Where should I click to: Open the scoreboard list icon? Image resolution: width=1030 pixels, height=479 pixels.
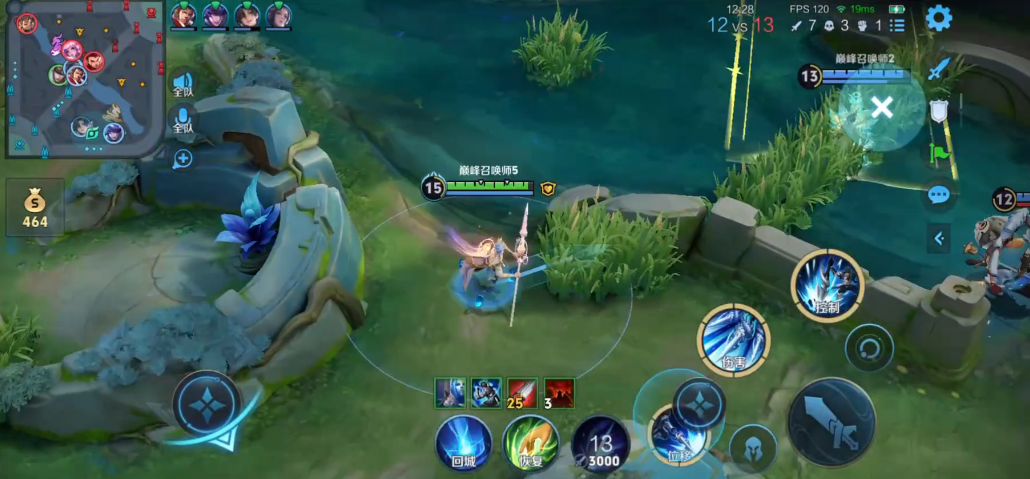[897, 25]
